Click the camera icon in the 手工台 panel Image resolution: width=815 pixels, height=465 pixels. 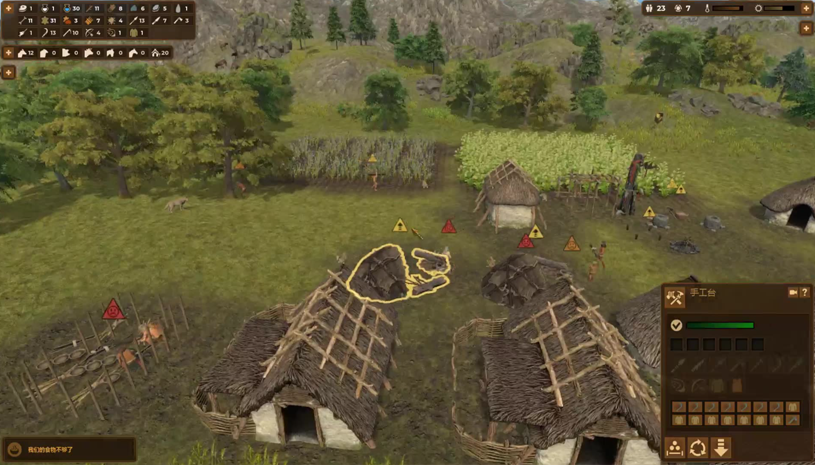click(793, 293)
